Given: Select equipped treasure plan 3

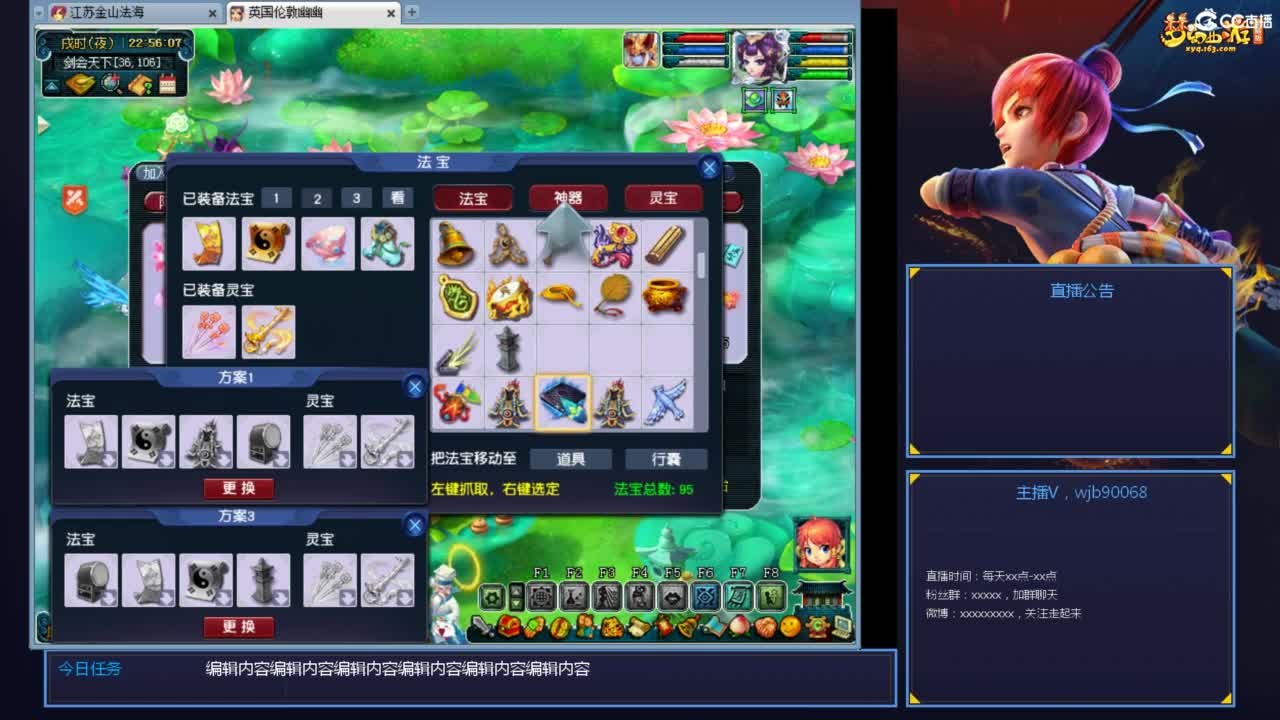Looking at the screenshot, I should point(356,197).
